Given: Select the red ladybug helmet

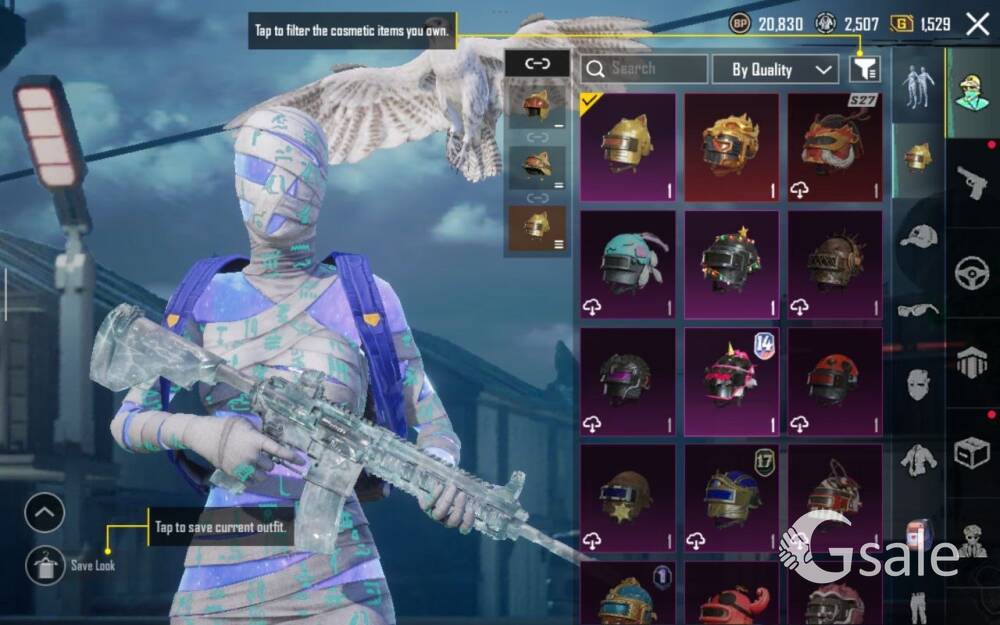Looking at the screenshot, I should click(x=835, y=381).
